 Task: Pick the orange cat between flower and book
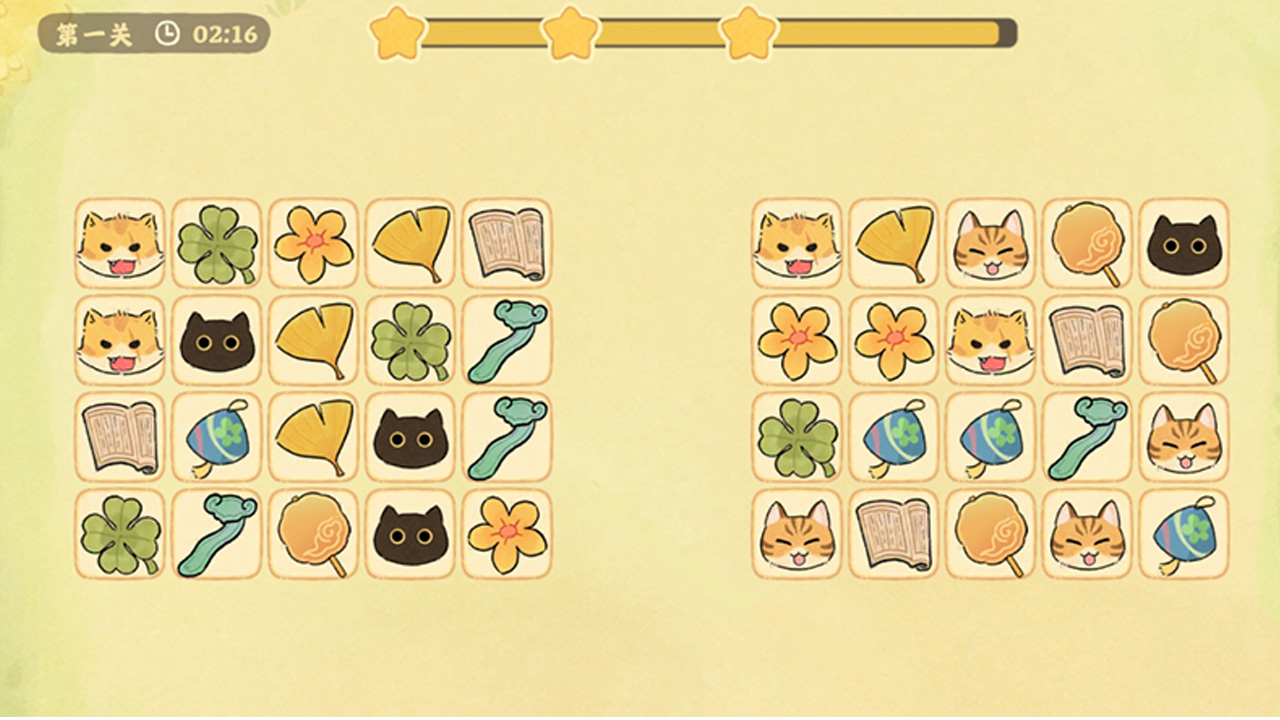coord(991,340)
